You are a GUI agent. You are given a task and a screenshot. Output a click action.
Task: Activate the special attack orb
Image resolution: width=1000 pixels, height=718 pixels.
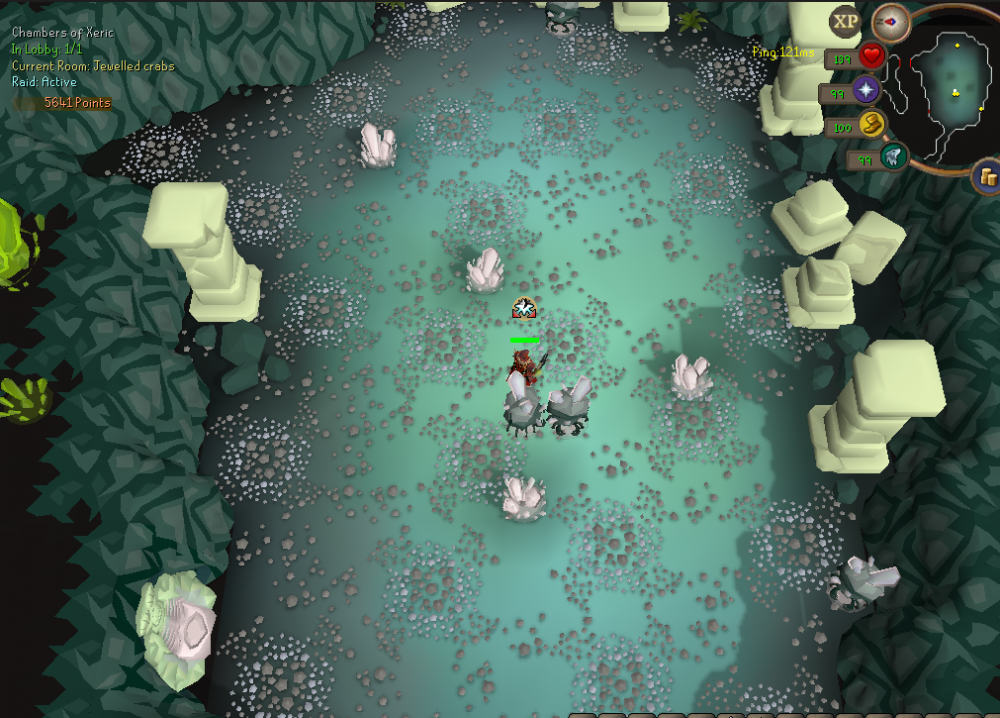894,158
